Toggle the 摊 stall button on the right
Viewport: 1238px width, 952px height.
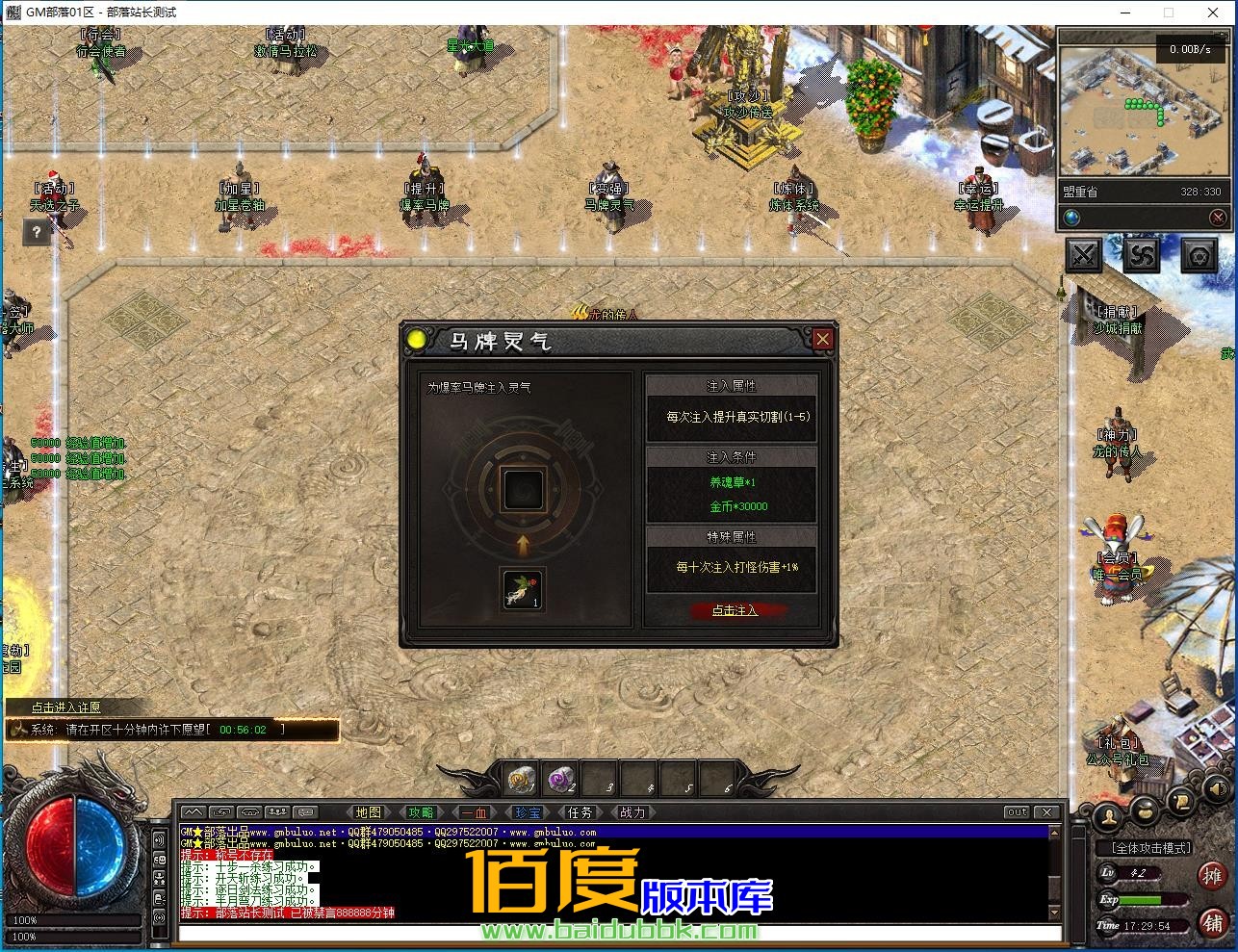point(1213,875)
